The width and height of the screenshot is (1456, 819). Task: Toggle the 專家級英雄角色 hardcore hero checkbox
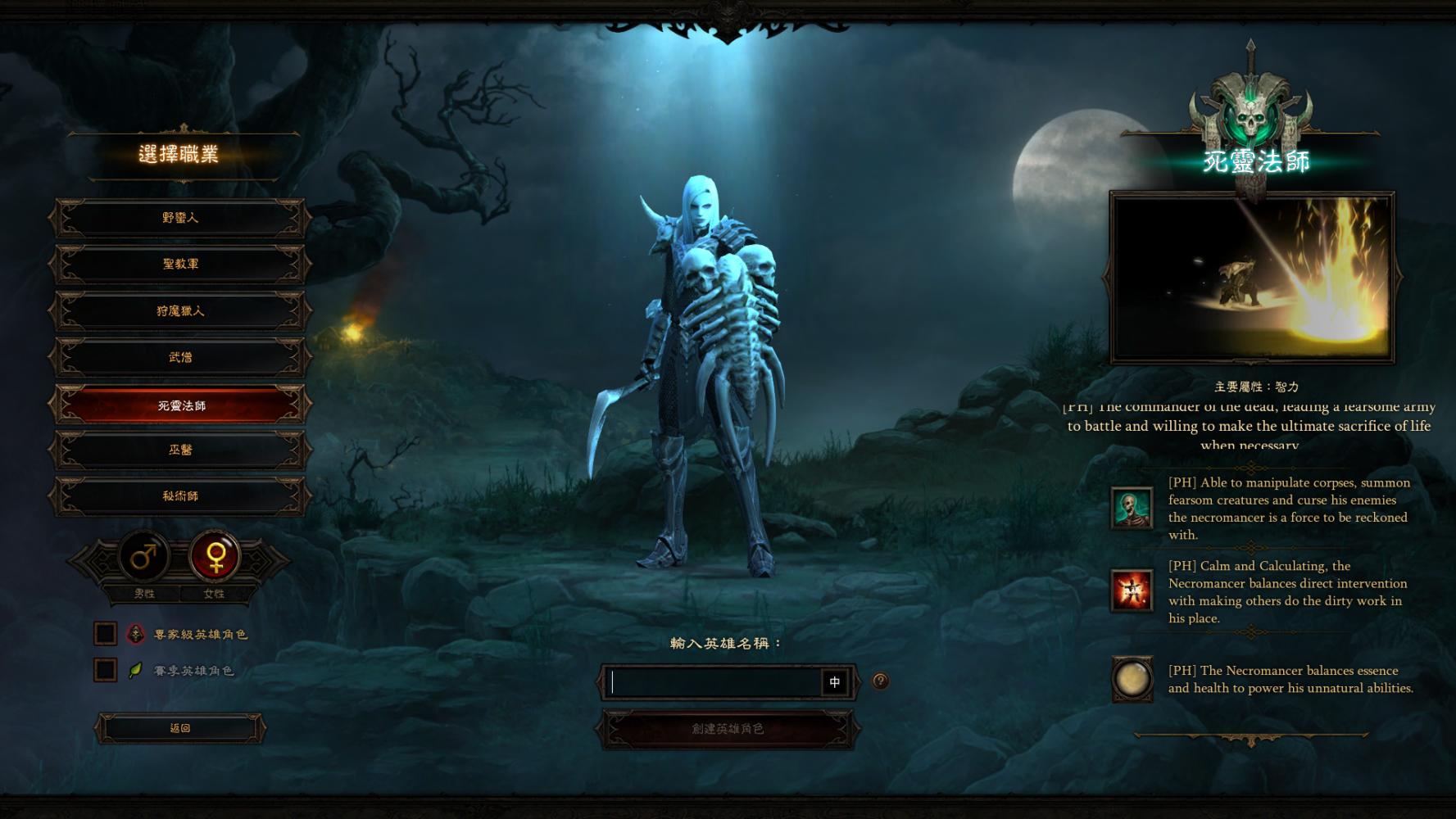106,634
